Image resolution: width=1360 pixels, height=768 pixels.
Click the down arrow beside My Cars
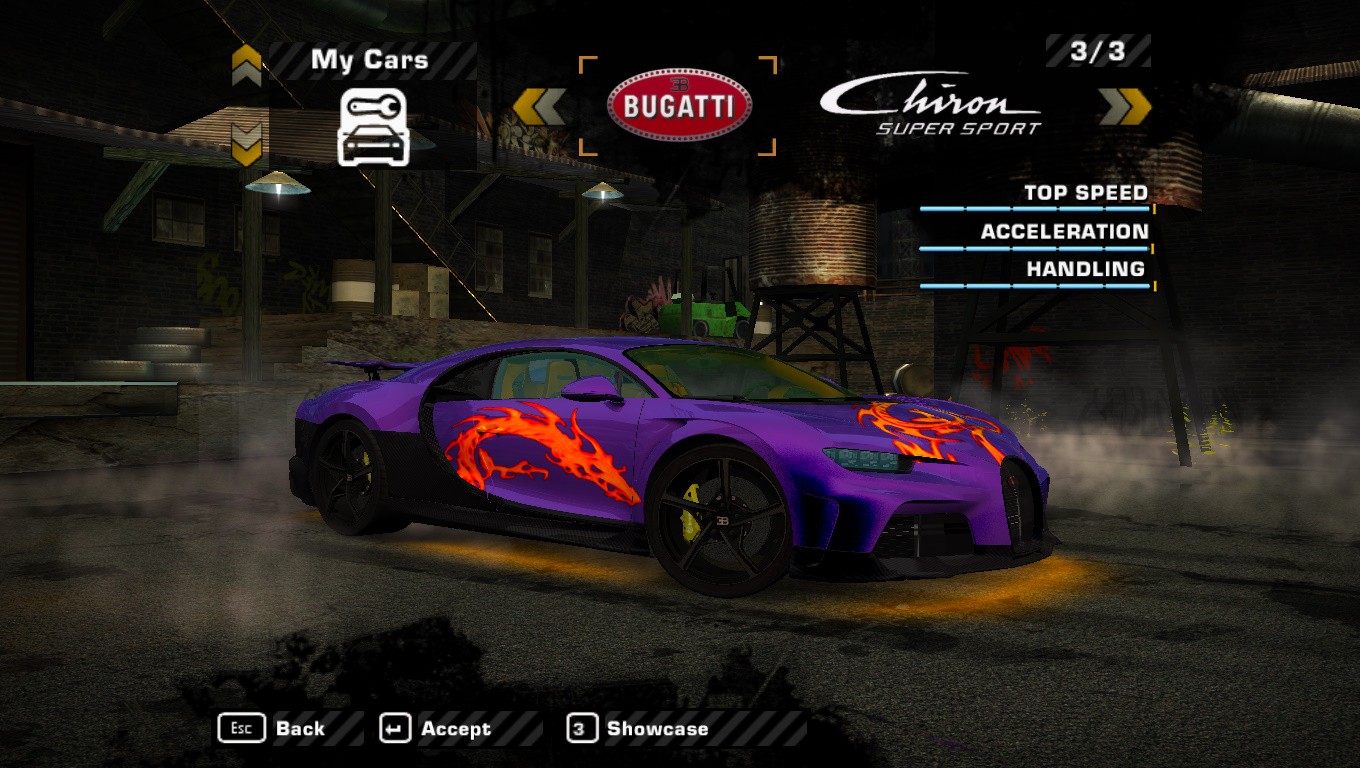[246, 144]
